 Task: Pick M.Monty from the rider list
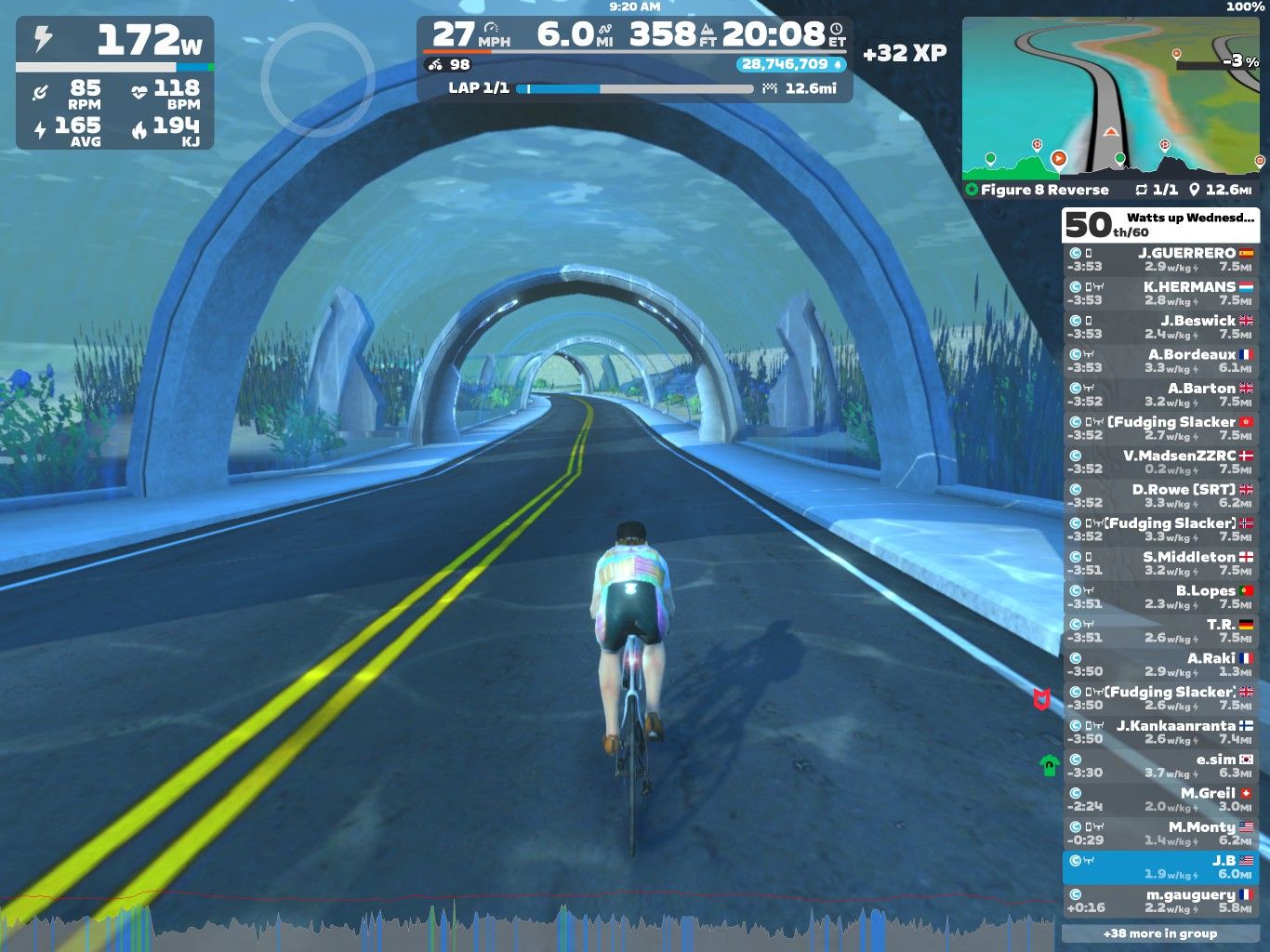tap(1160, 833)
